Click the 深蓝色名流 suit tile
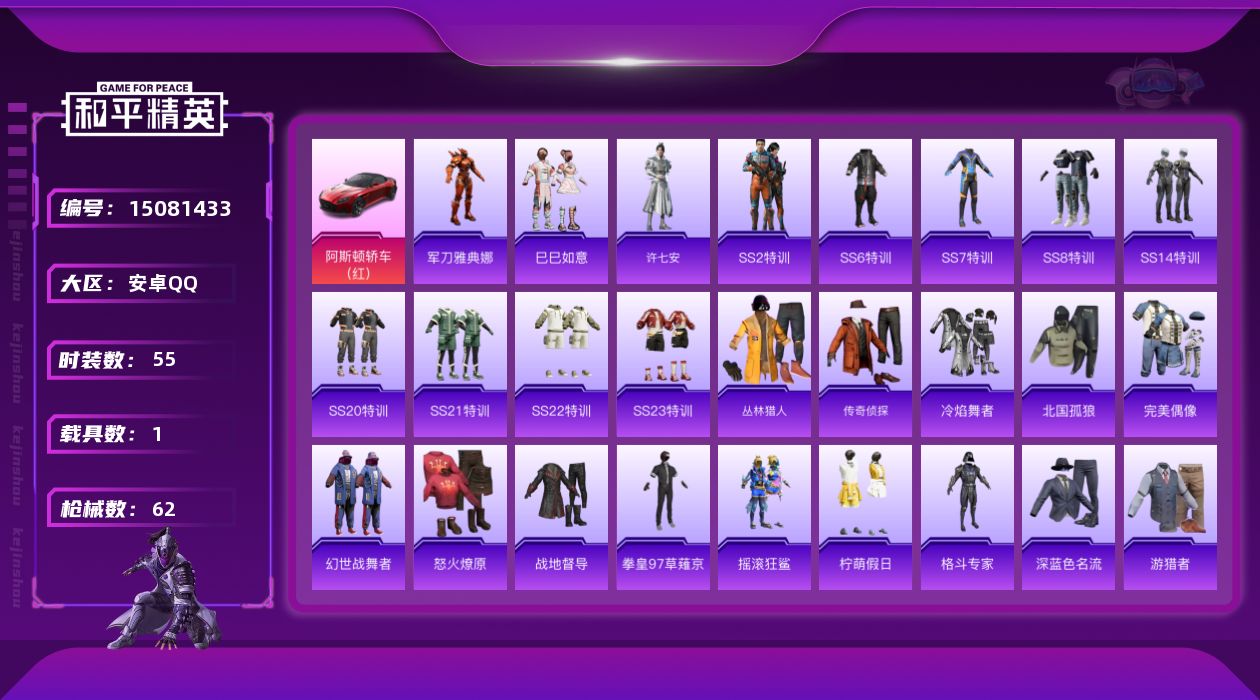 (1068, 517)
